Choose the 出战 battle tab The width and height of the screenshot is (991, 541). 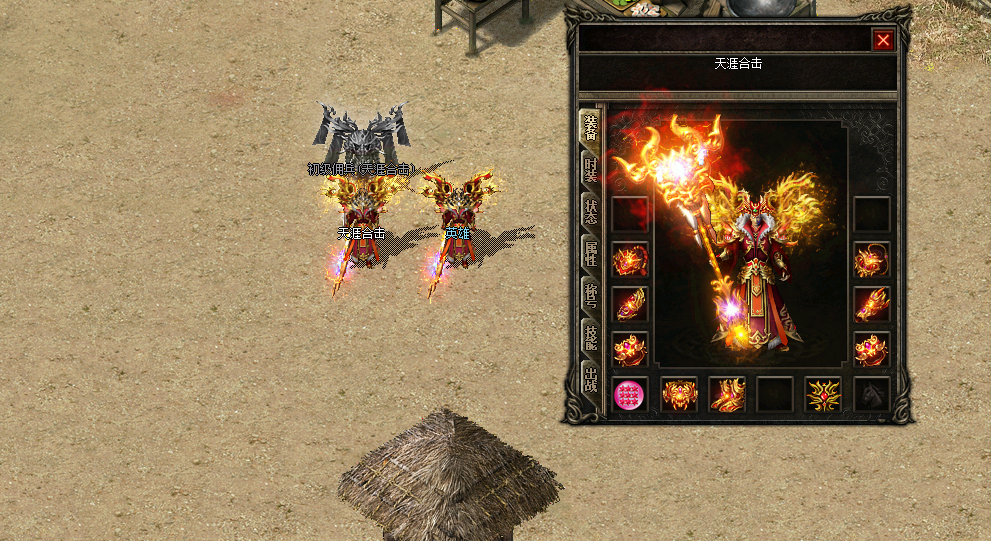[x=591, y=379]
